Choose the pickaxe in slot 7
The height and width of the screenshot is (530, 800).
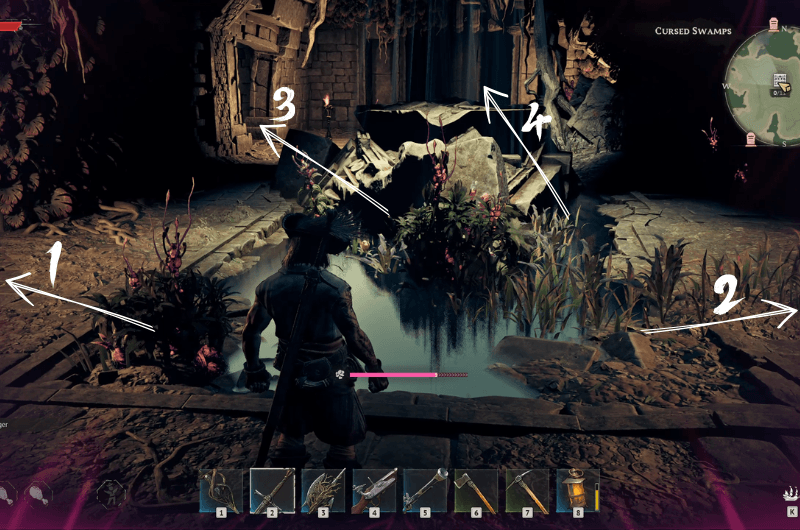click(527, 491)
